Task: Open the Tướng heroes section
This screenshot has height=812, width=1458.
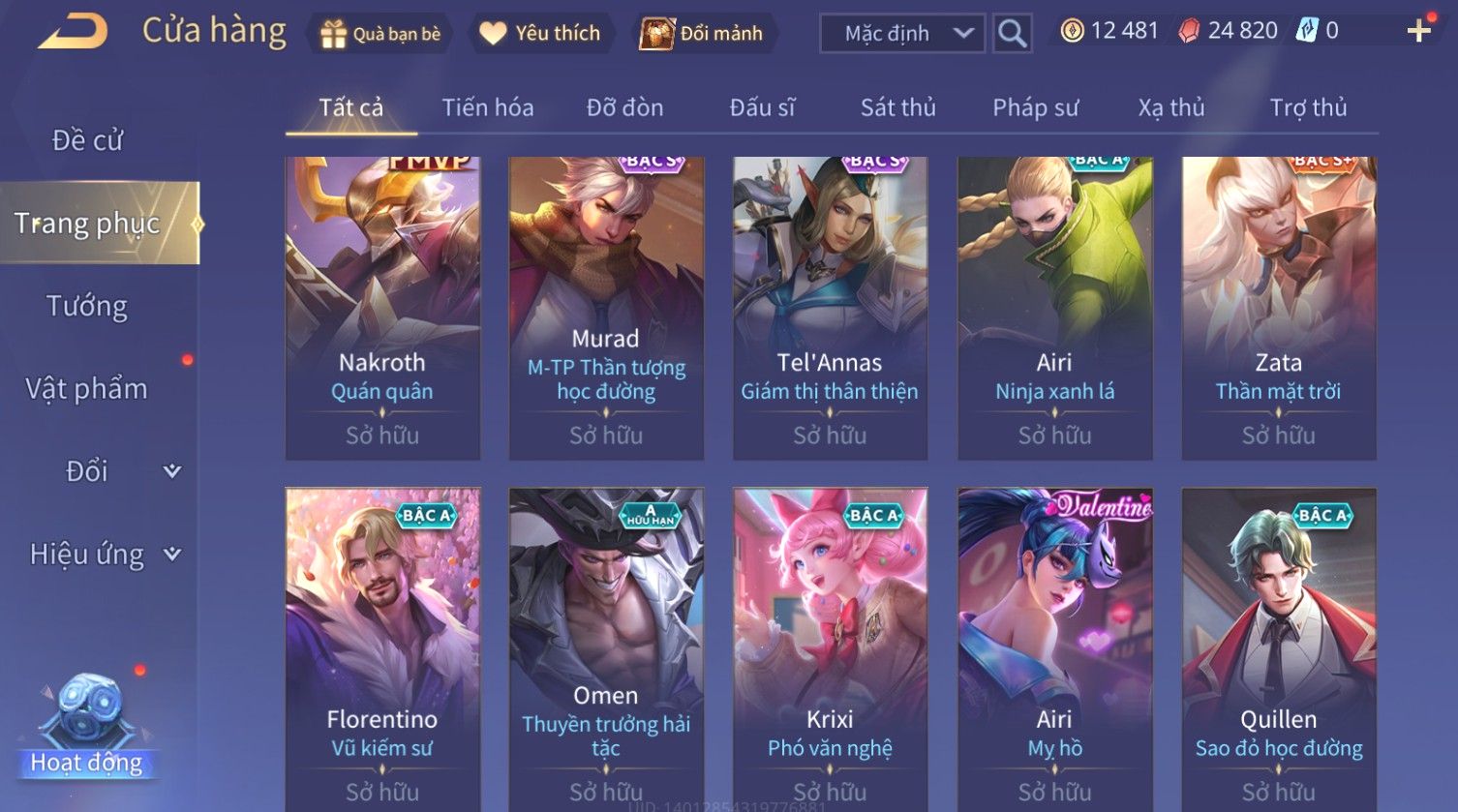Action: (x=87, y=306)
